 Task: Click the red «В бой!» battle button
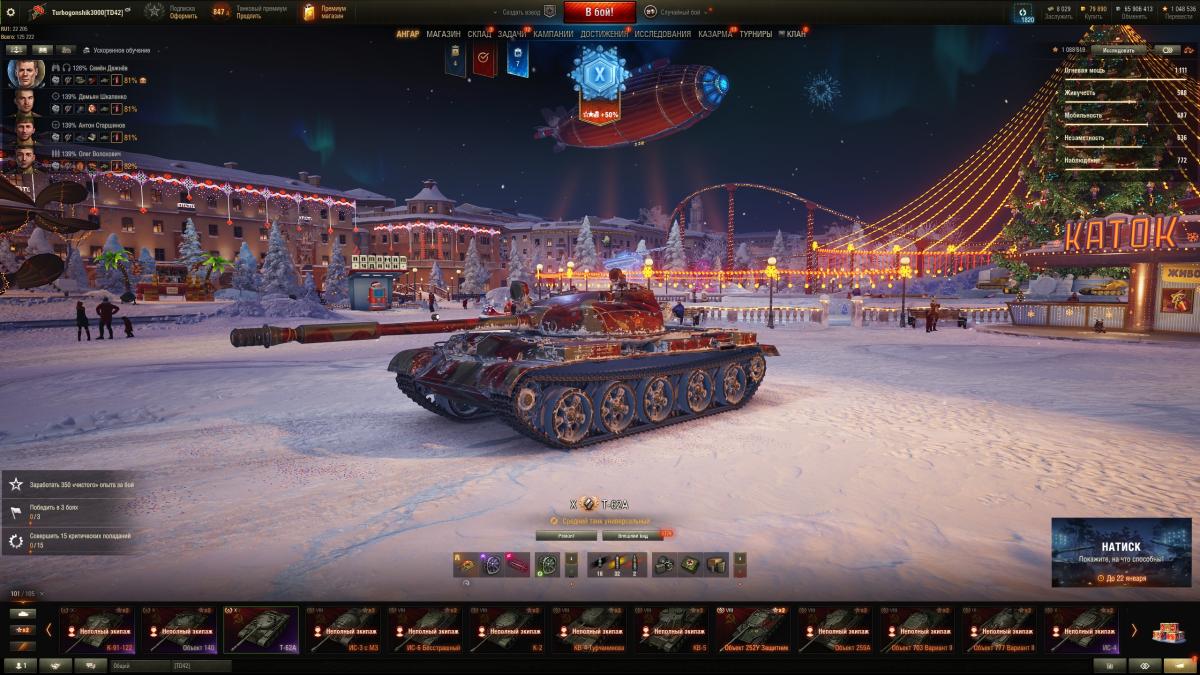[x=599, y=12]
